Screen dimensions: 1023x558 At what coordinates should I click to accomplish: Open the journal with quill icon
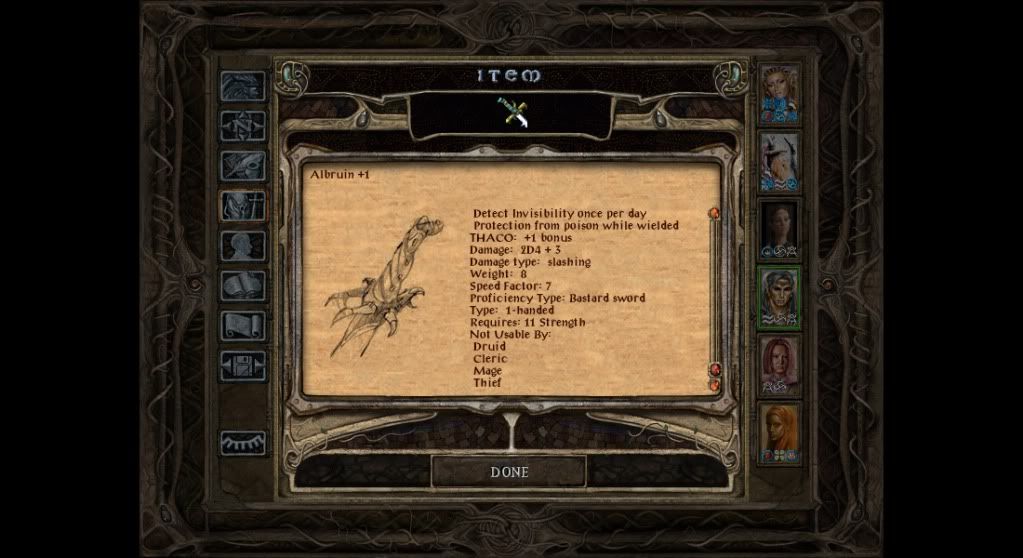click(x=243, y=166)
